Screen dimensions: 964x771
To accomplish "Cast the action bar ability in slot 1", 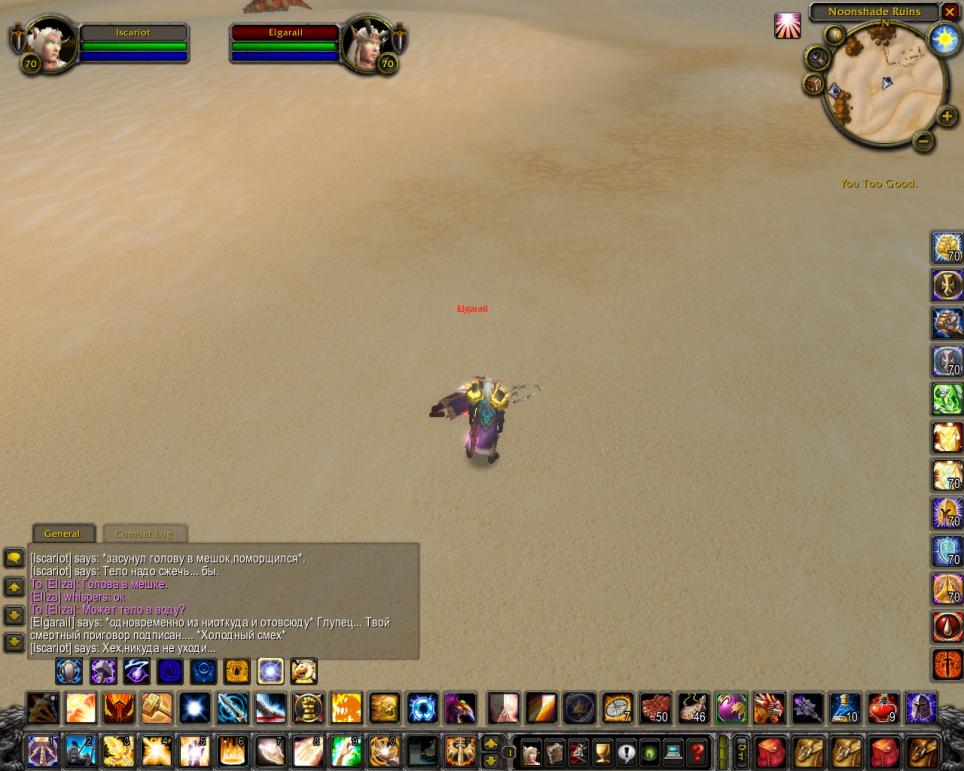I will click(43, 750).
